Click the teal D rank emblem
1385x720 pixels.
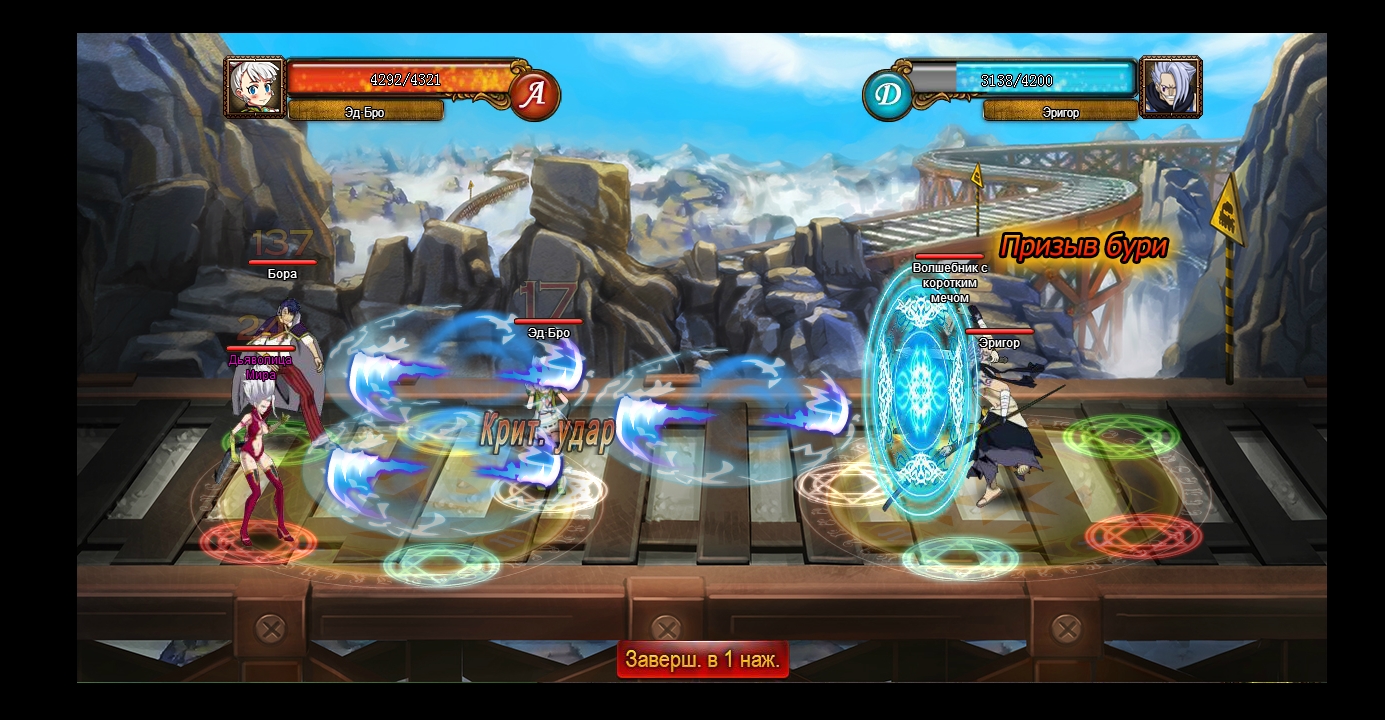pyautogui.click(x=887, y=95)
